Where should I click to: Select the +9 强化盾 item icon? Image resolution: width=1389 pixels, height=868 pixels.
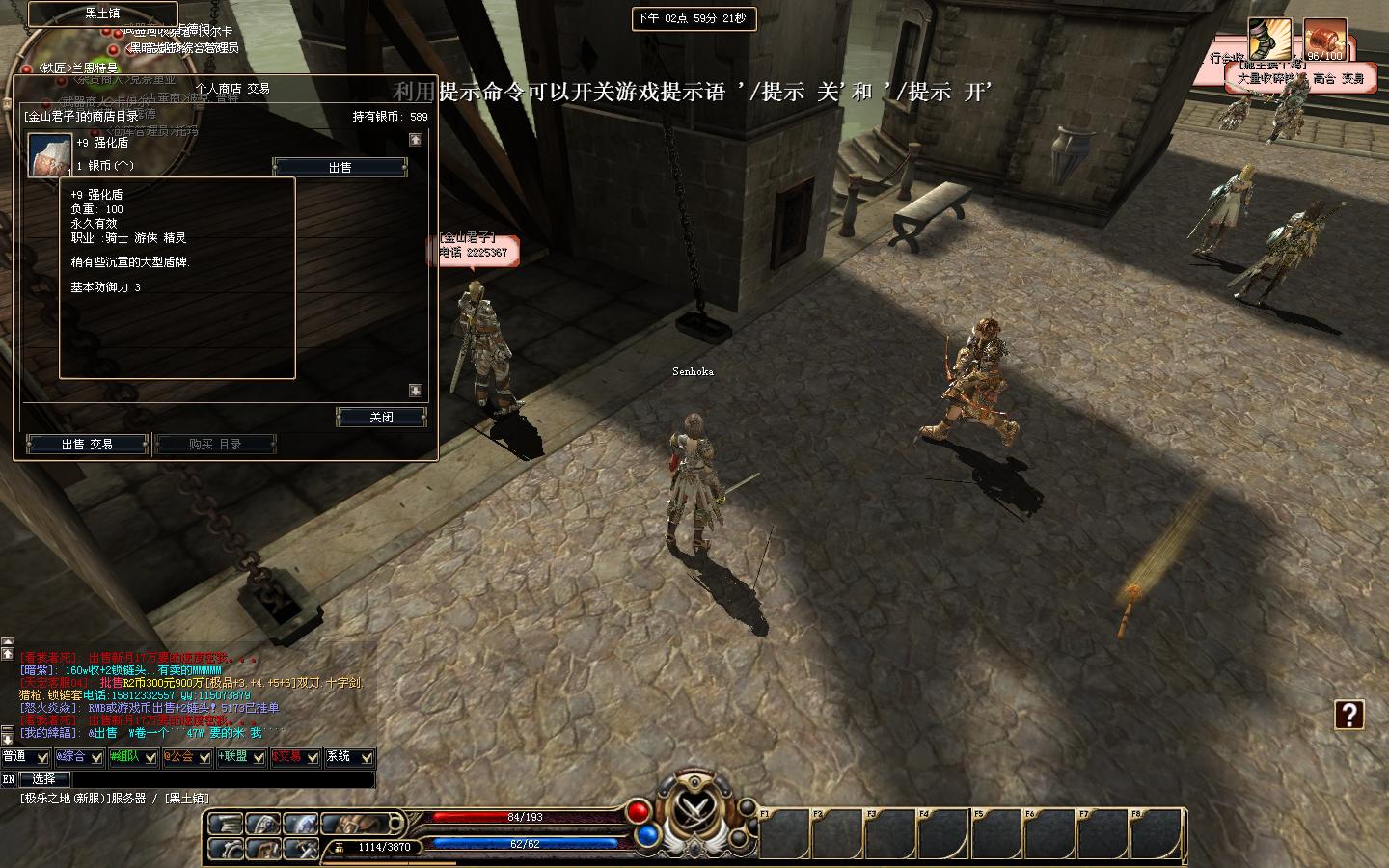coord(50,154)
